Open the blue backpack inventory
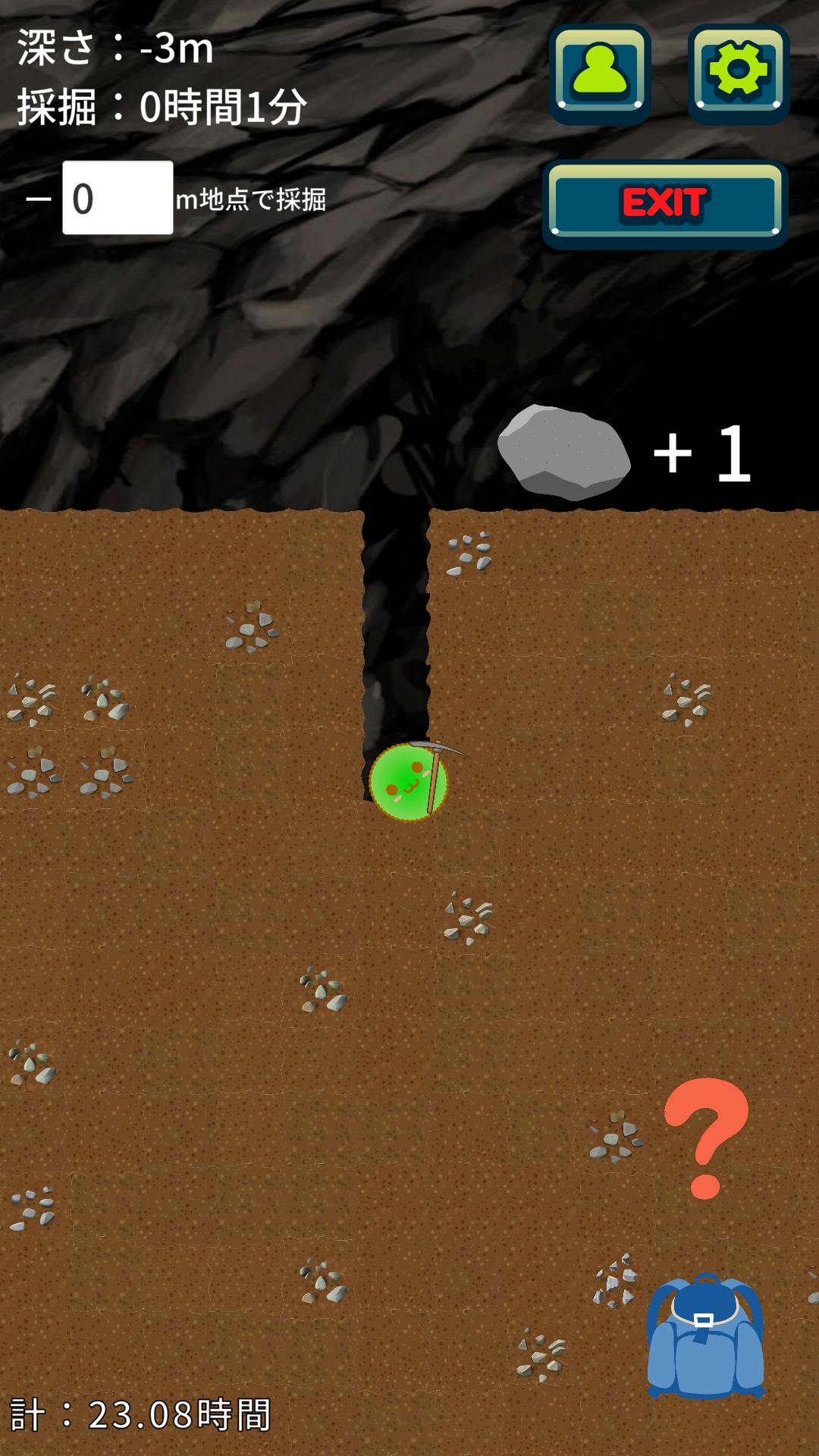Image resolution: width=819 pixels, height=1456 pixels. 705,1337
